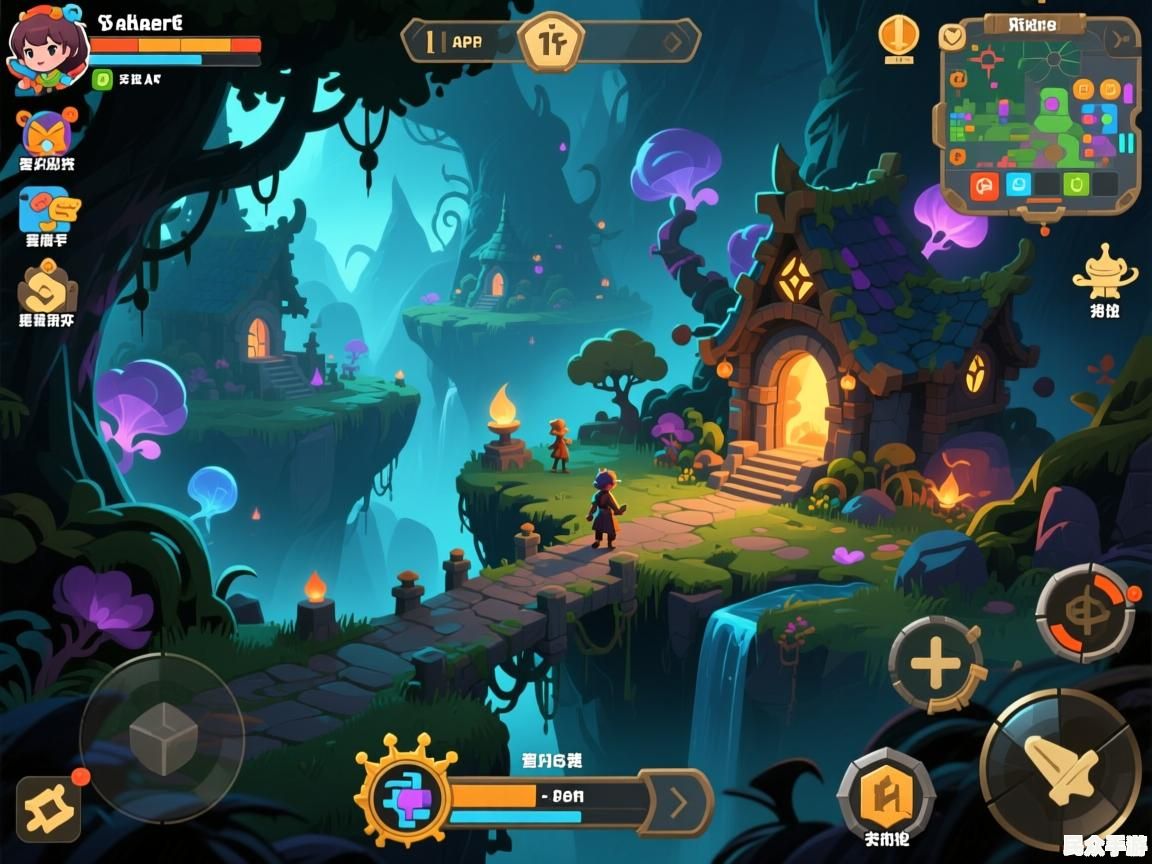Use the orange hexagon skill button
The height and width of the screenshot is (864, 1152).
[x=886, y=797]
